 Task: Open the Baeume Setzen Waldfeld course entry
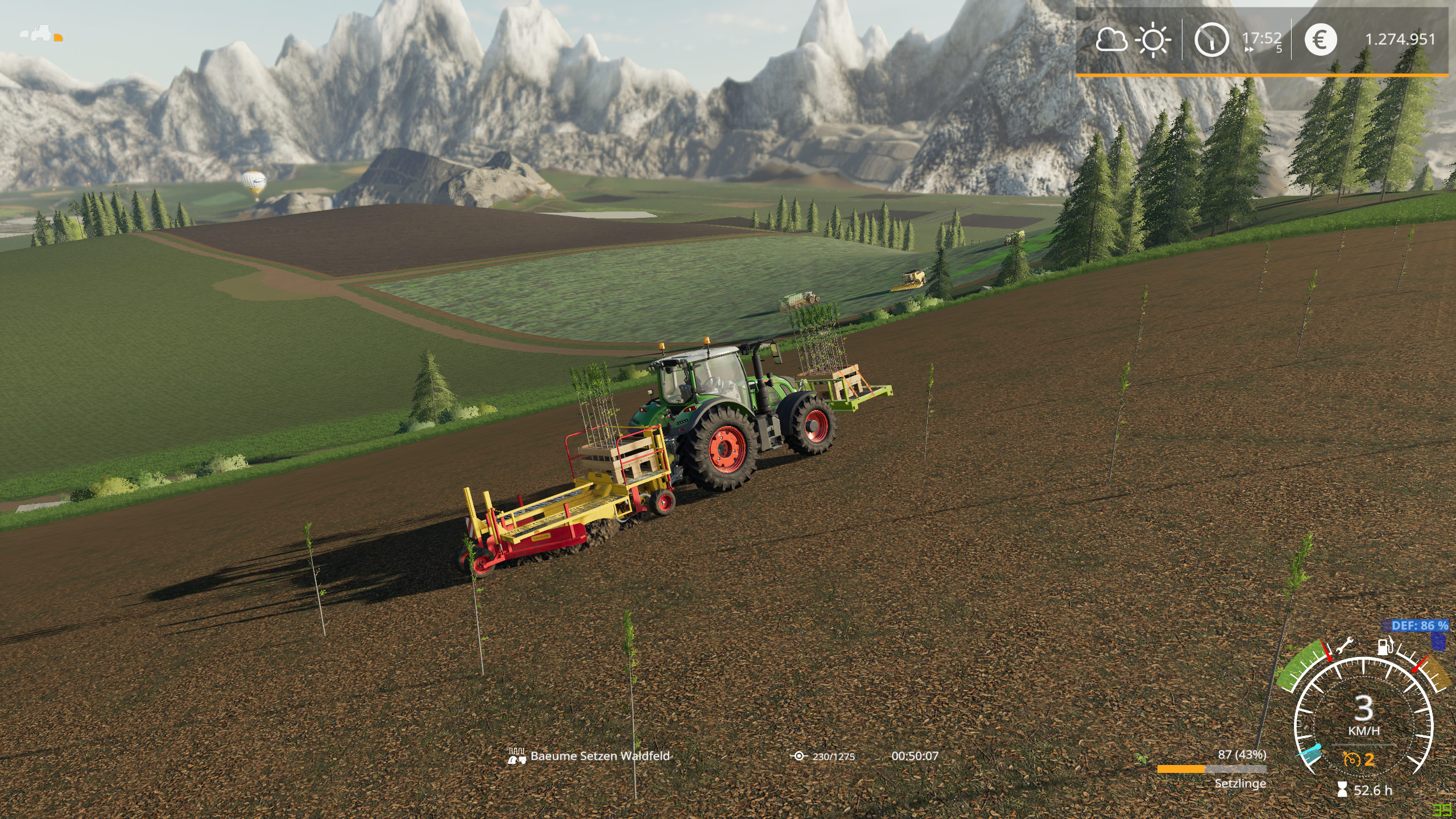(599, 756)
